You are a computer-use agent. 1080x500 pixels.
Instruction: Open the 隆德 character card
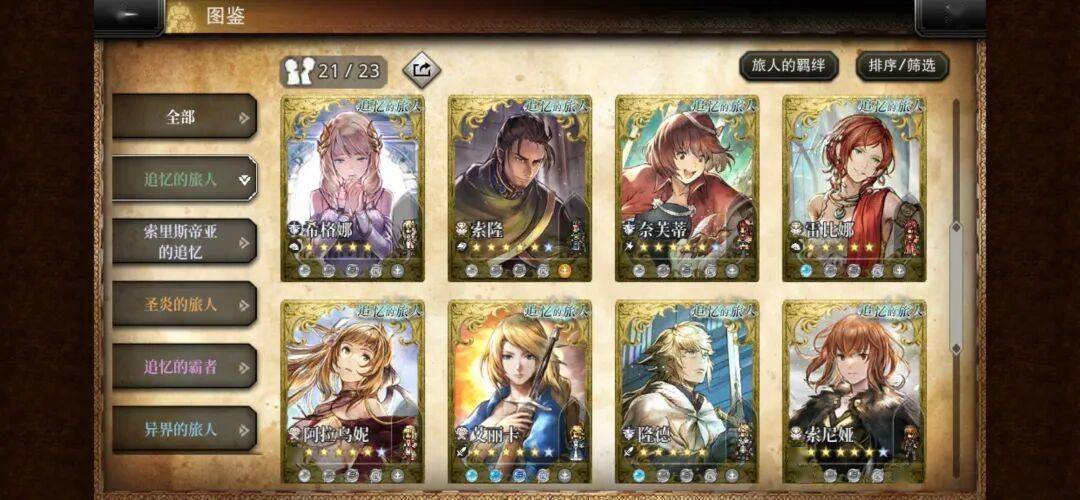686,392
